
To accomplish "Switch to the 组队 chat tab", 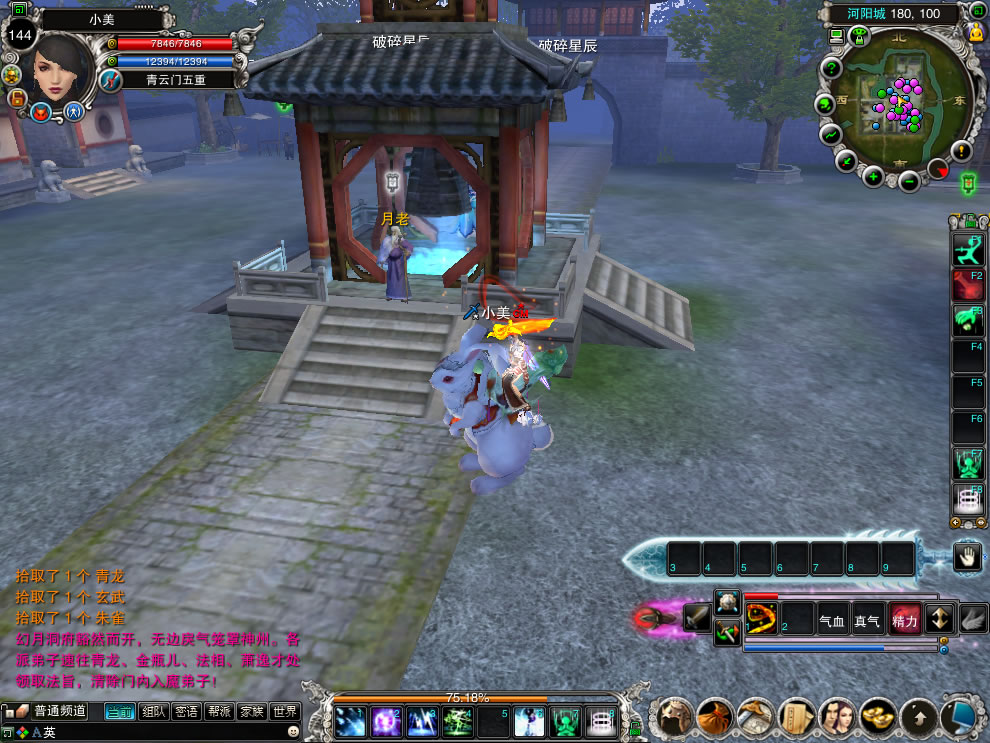I will (x=153, y=712).
